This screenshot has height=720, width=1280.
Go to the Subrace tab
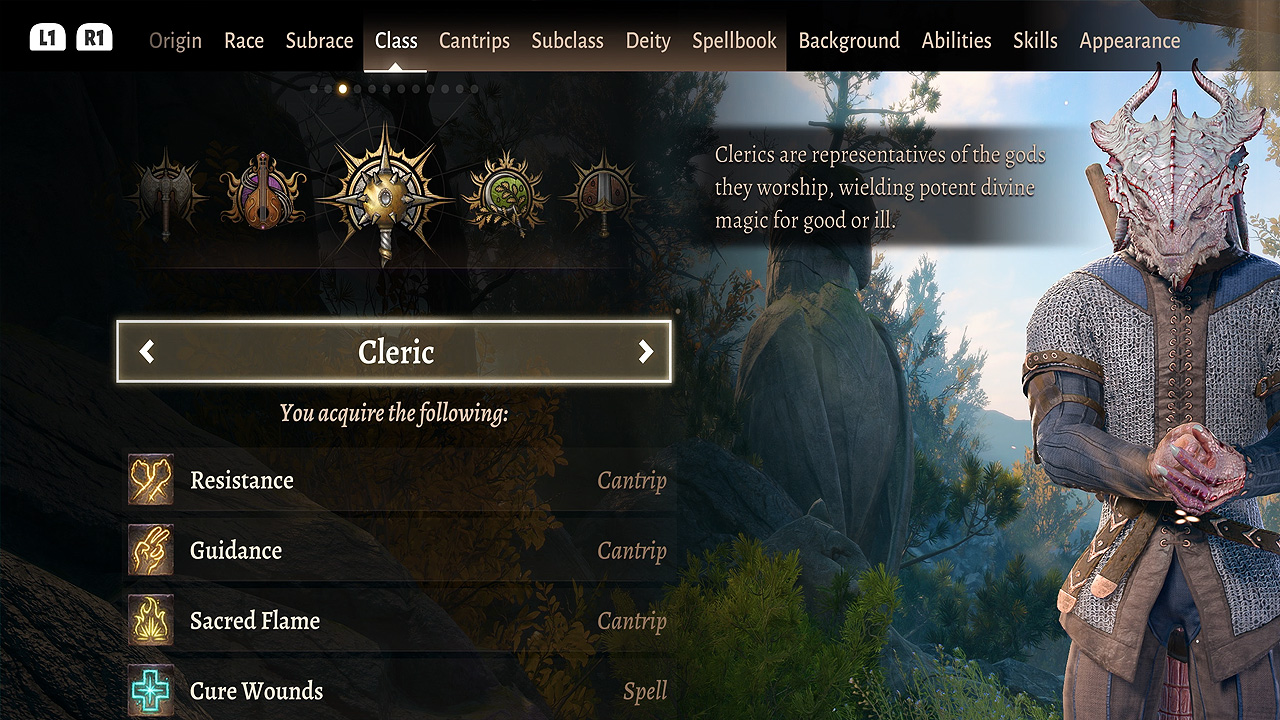click(319, 41)
